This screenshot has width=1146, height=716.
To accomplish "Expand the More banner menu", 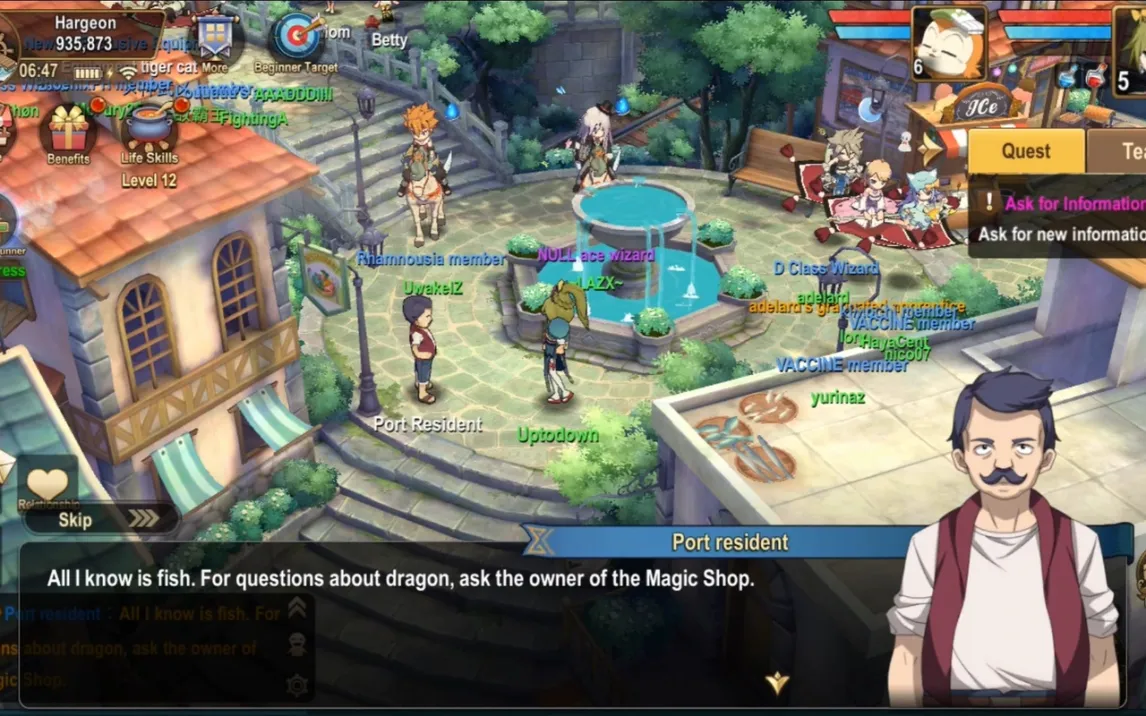I will tap(214, 41).
